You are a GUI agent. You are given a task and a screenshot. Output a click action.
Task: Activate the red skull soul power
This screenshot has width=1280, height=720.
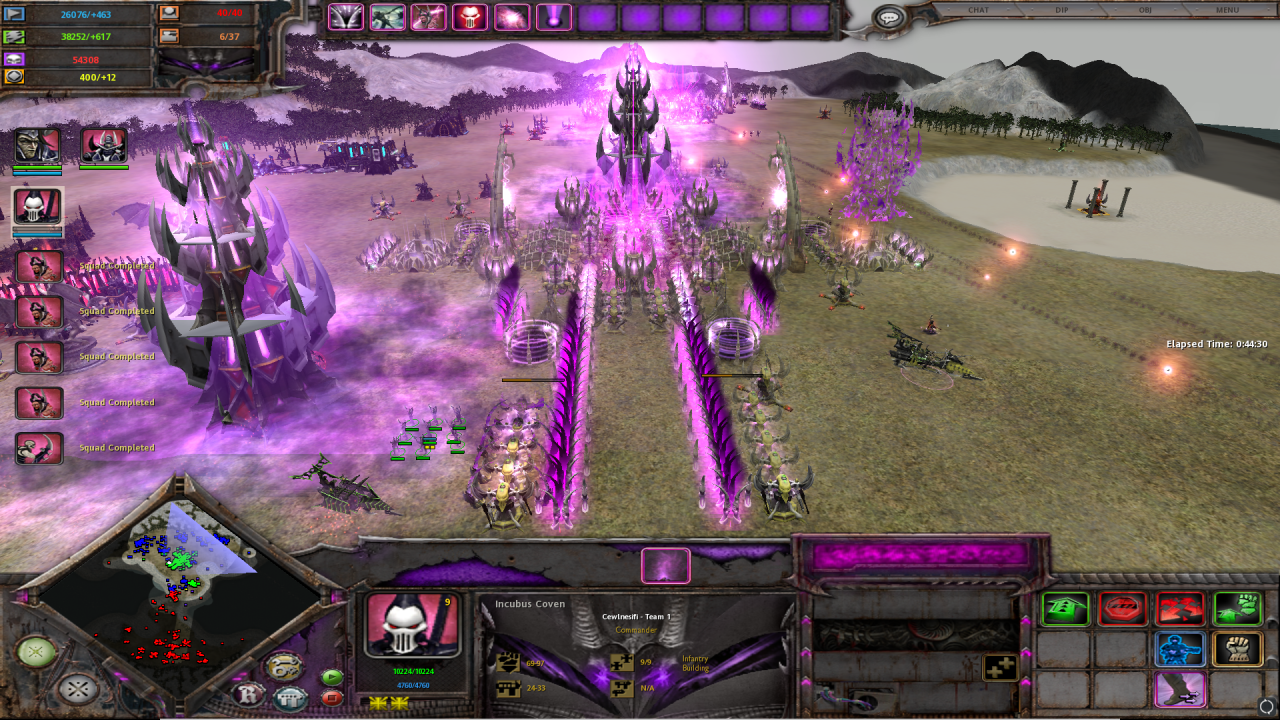(469, 17)
